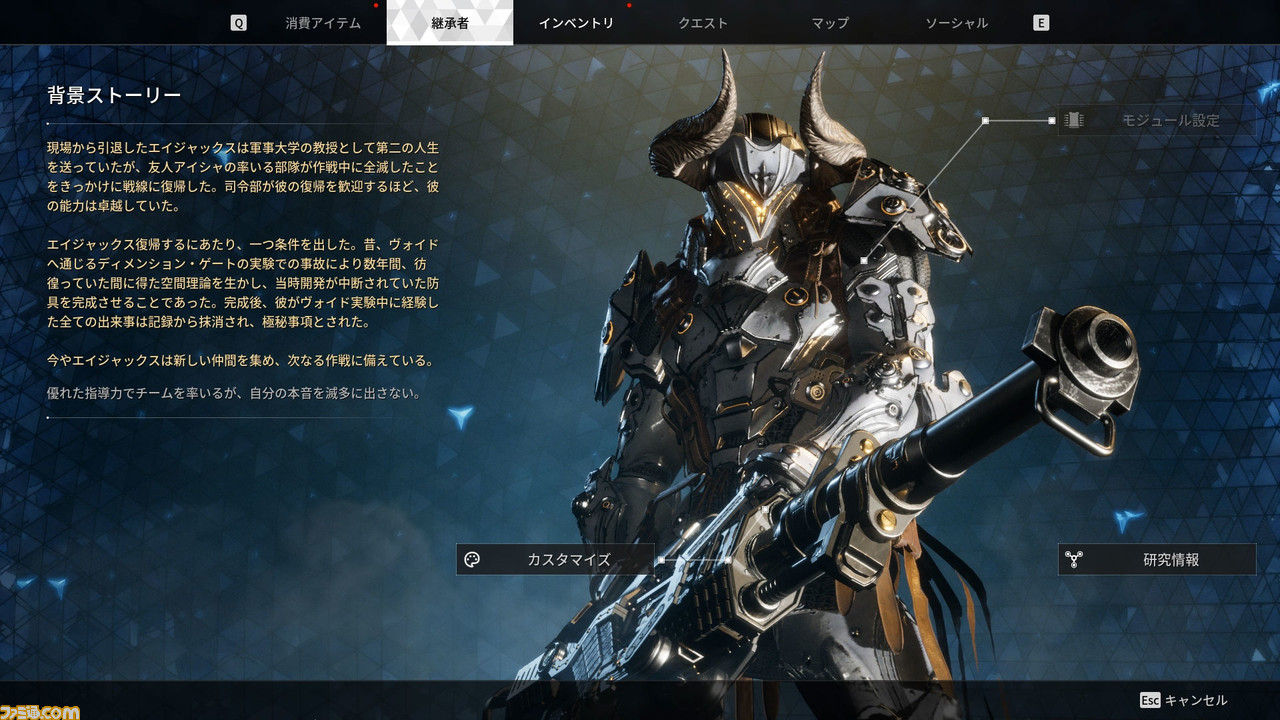The image size is (1280, 720).
Task: Go to the クエスト tab
Action: (703, 23)
